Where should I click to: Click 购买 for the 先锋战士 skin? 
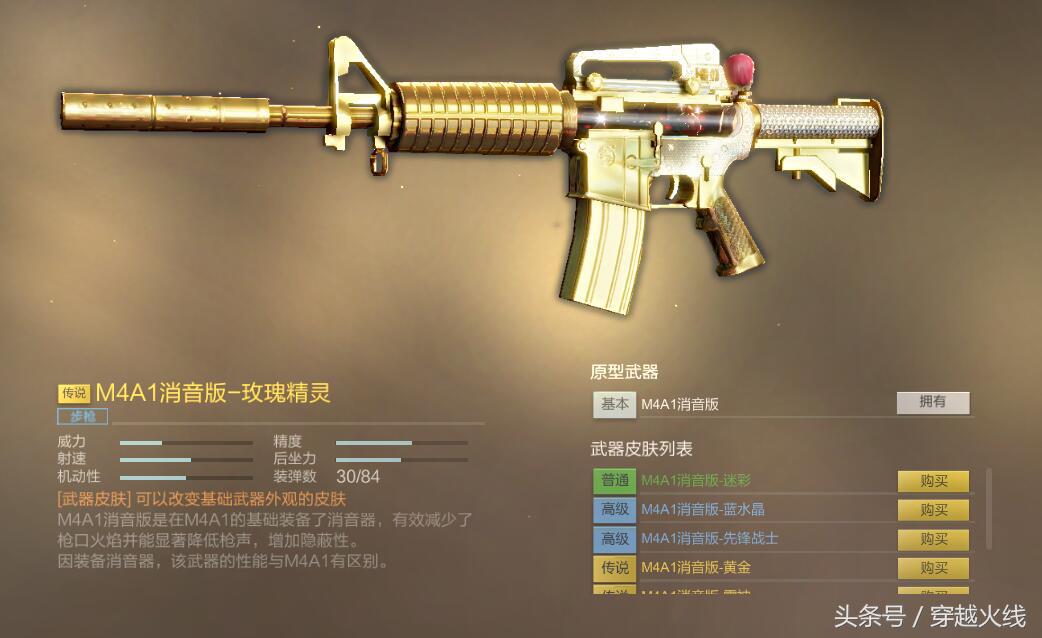(933, 539)
